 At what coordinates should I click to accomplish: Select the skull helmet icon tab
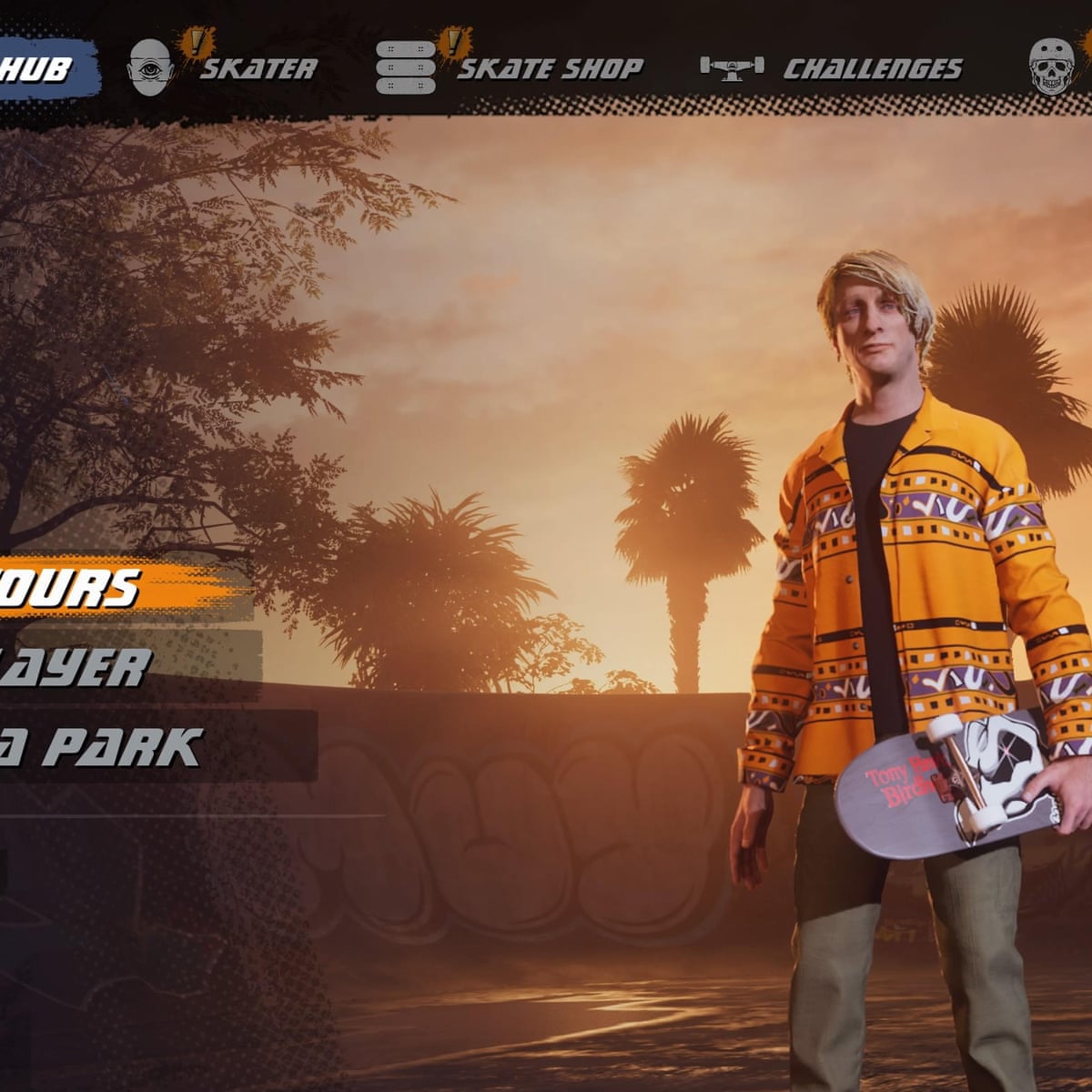(1051, 67)
